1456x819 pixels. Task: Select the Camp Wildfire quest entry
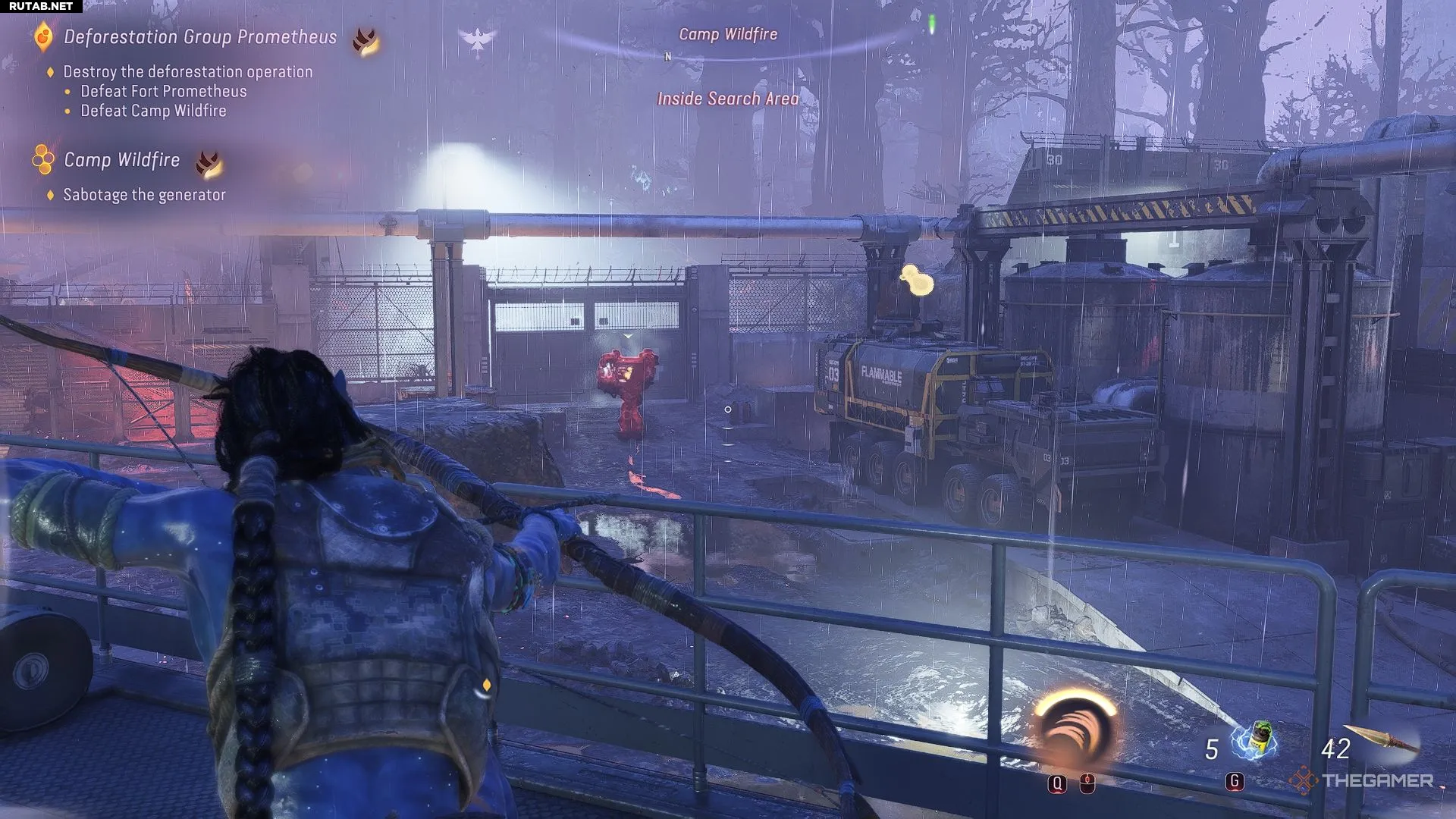coord(121,160)
